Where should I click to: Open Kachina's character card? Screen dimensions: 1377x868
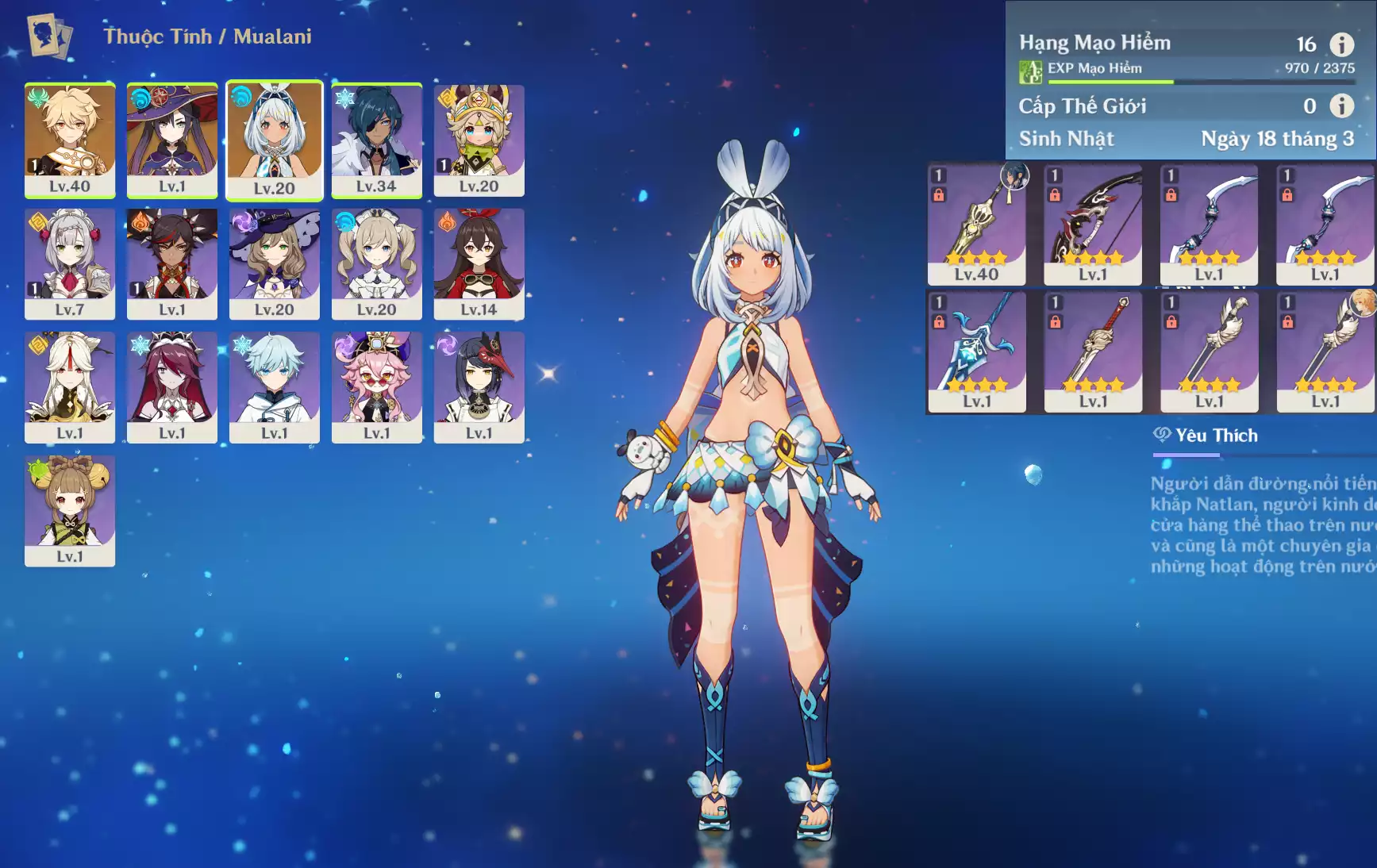coord(479,140)
